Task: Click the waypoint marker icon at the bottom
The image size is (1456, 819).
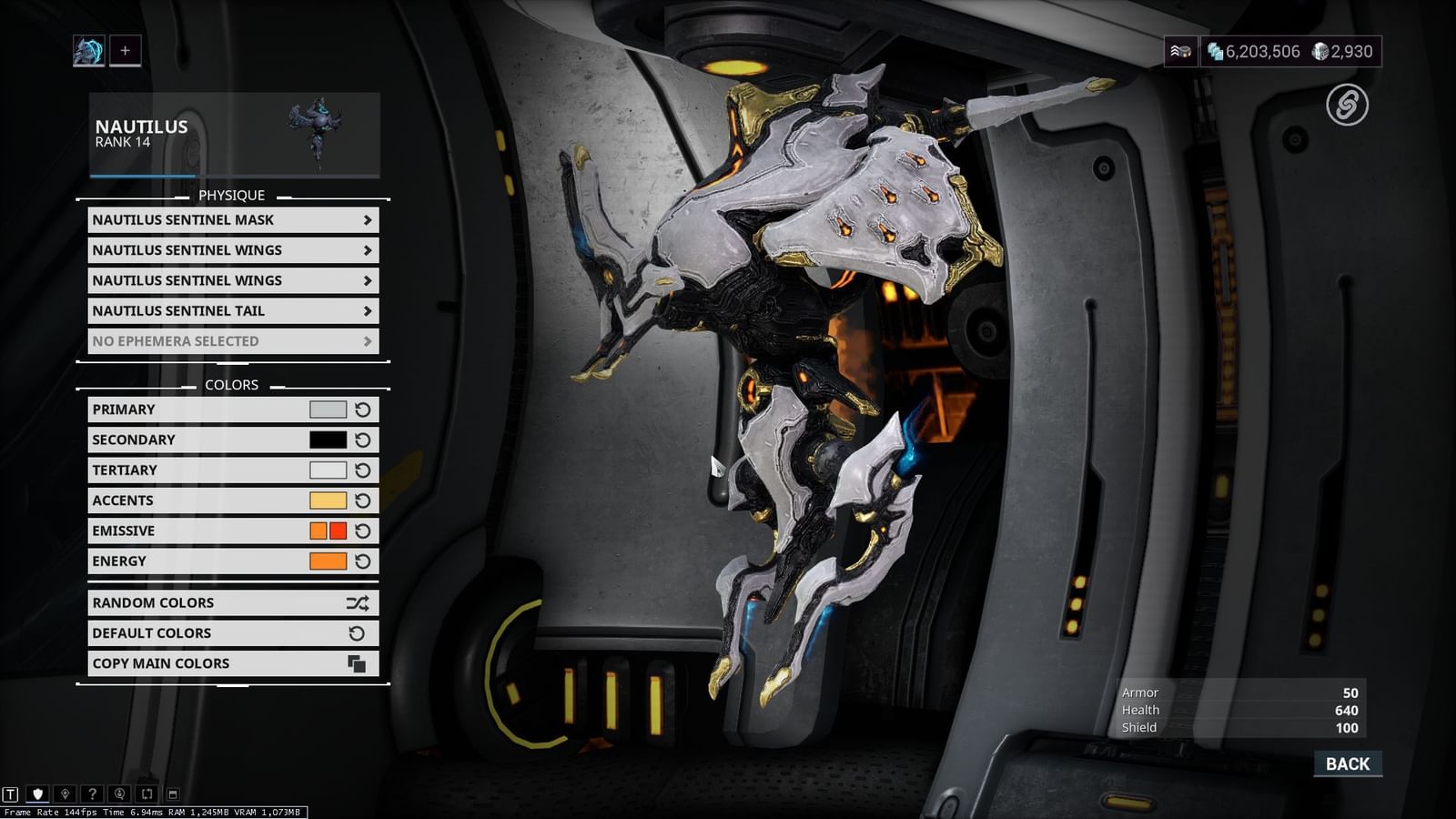Action: point(65,793)
